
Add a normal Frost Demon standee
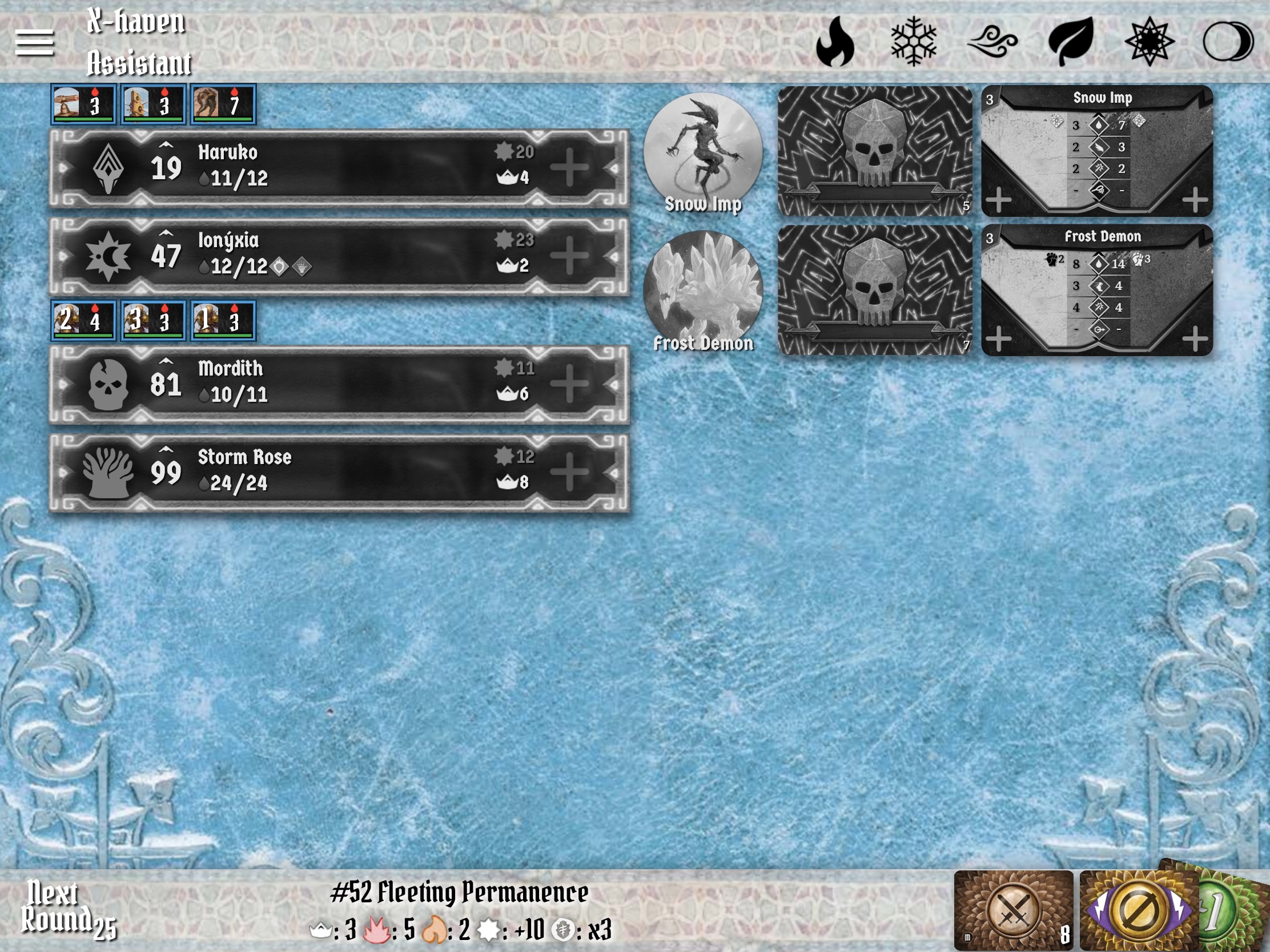[x=999, y=338]
